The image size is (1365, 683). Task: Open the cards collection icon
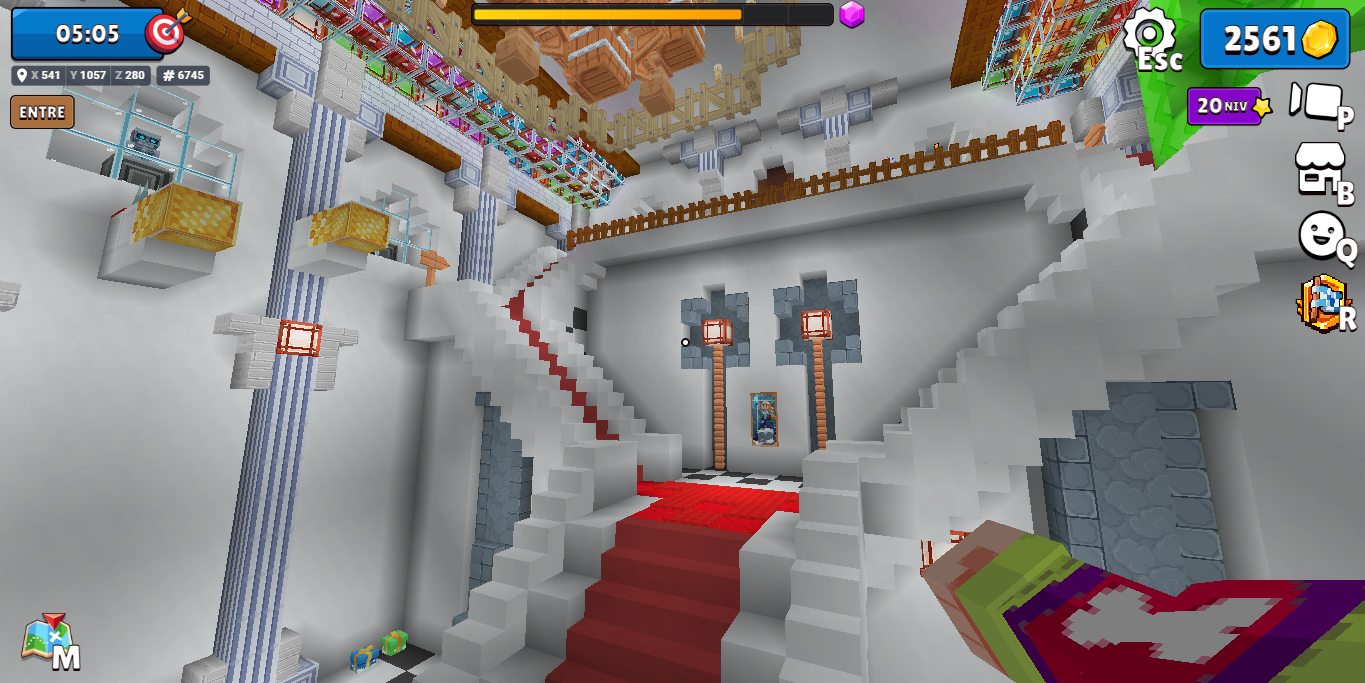(1316, 102)
